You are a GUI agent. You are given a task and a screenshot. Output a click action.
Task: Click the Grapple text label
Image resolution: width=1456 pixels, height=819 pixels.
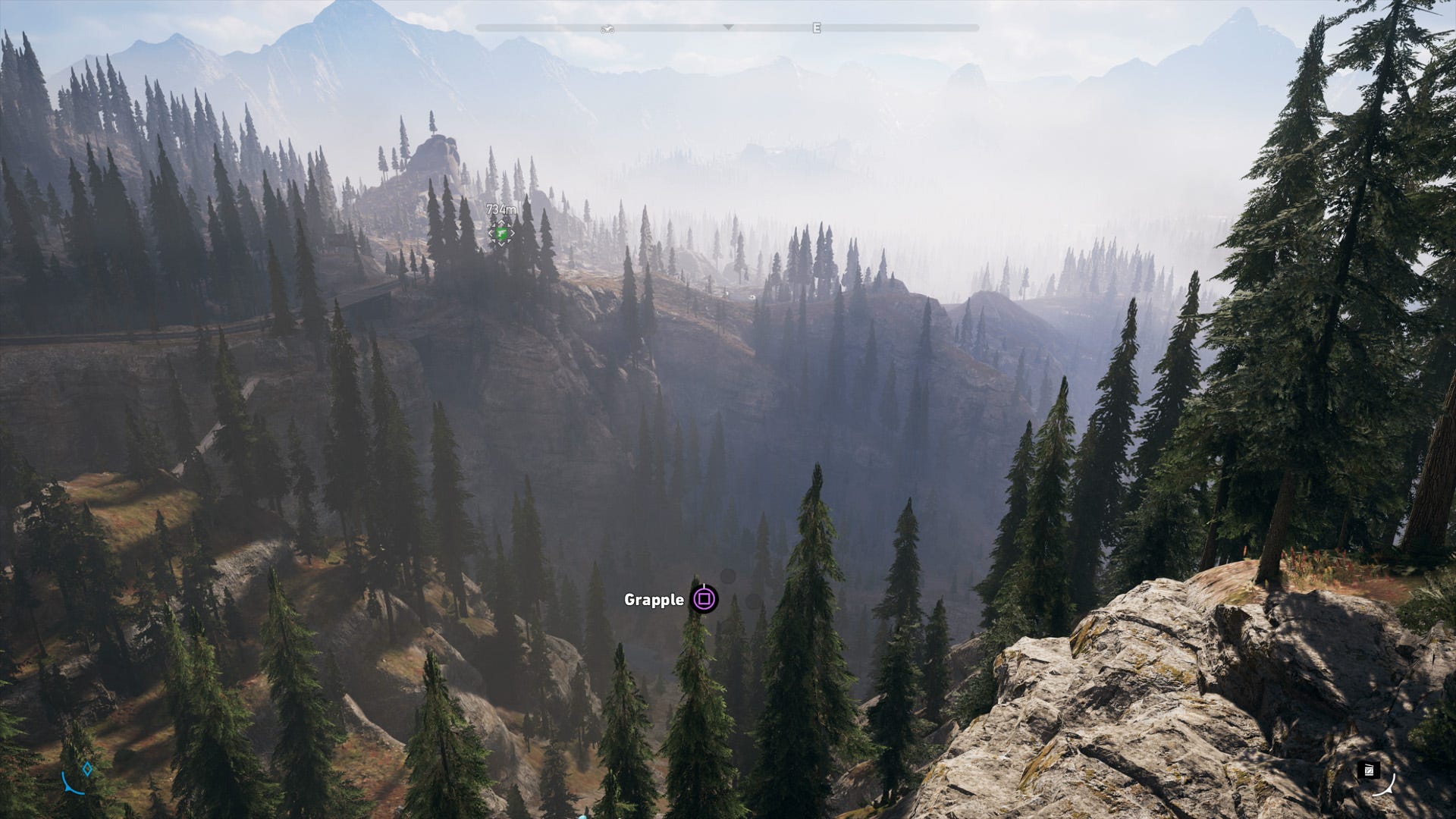(x=654, y=600)
